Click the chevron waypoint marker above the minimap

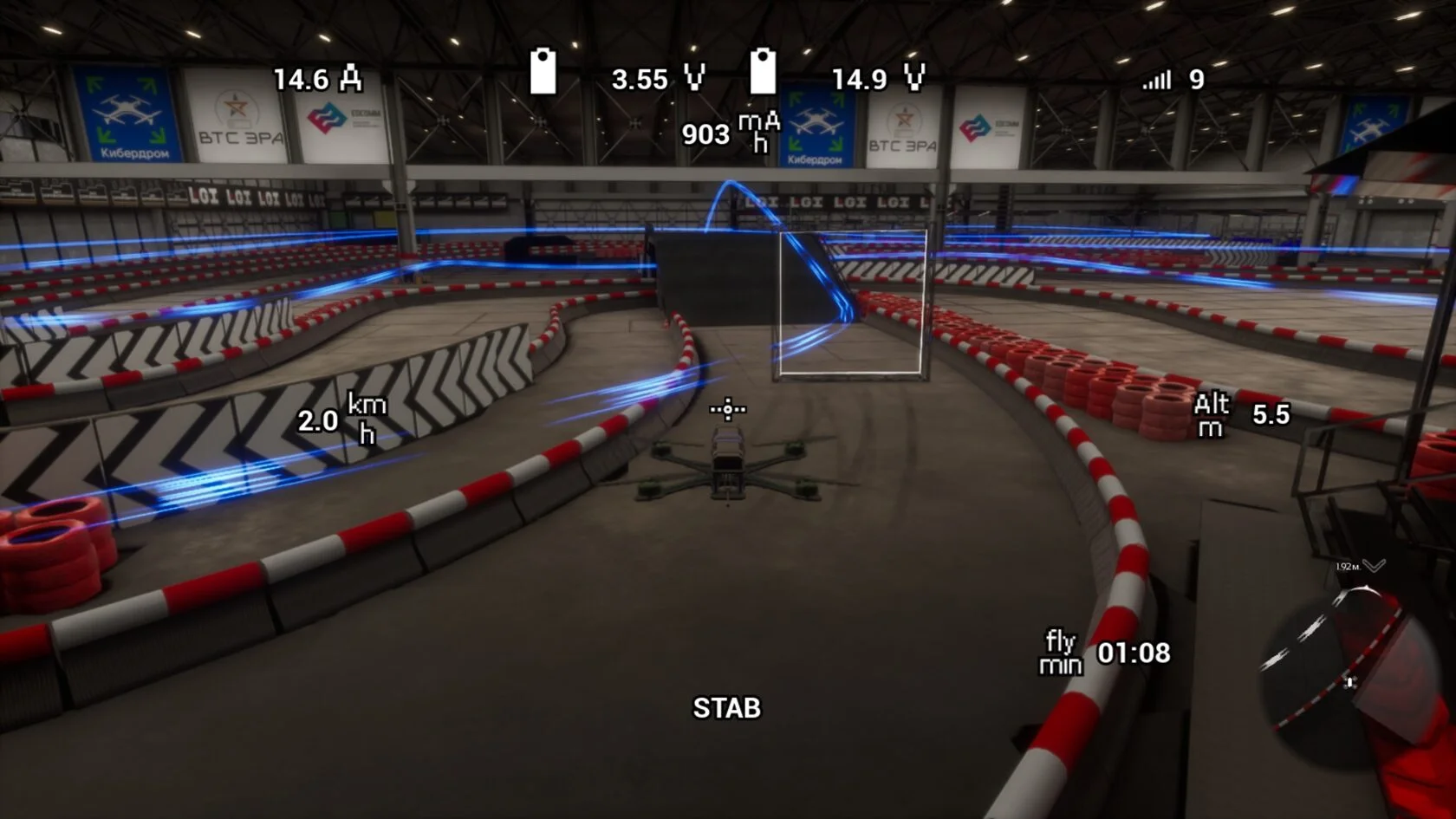pyautogui.click(x=1374, y=566)
